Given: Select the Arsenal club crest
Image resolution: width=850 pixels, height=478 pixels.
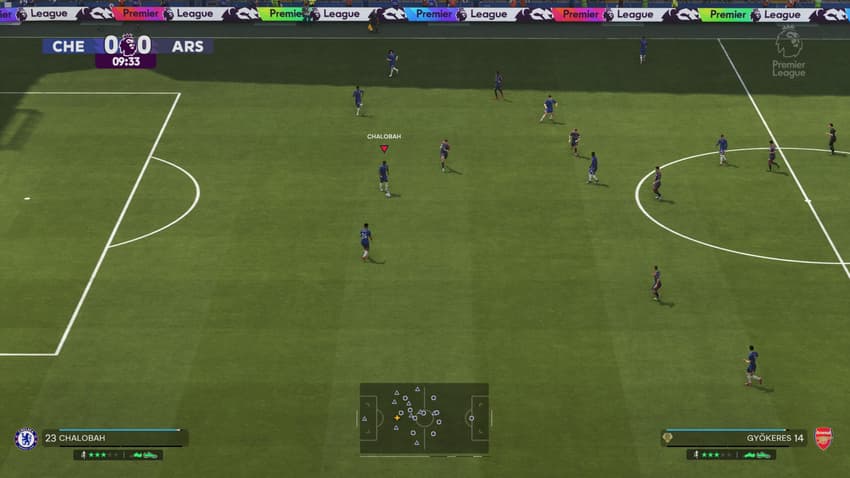Looking at the screenshot, I should (x=823, y=438).
